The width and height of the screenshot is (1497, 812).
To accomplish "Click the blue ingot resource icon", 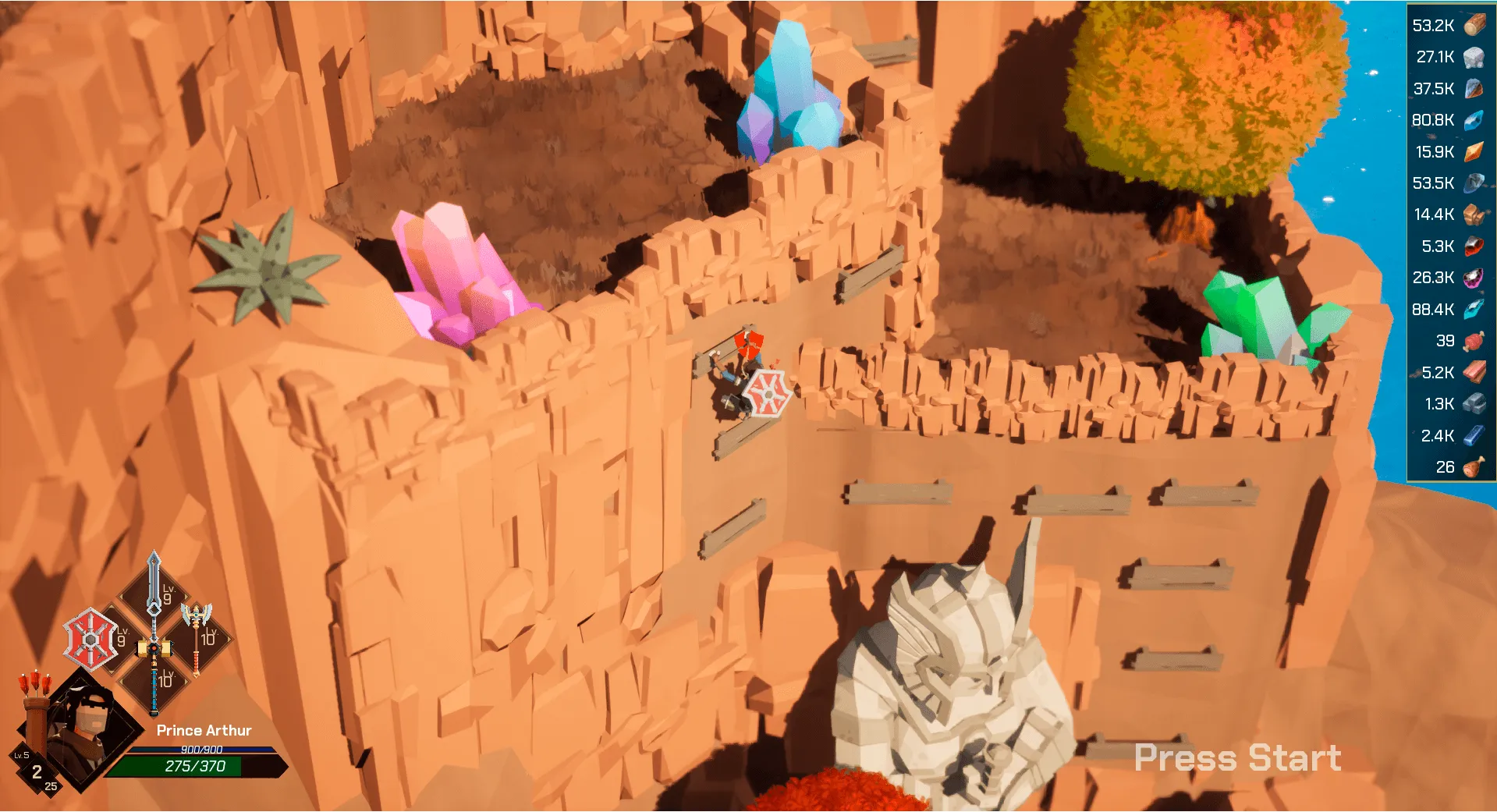I will click(1474, 435).
